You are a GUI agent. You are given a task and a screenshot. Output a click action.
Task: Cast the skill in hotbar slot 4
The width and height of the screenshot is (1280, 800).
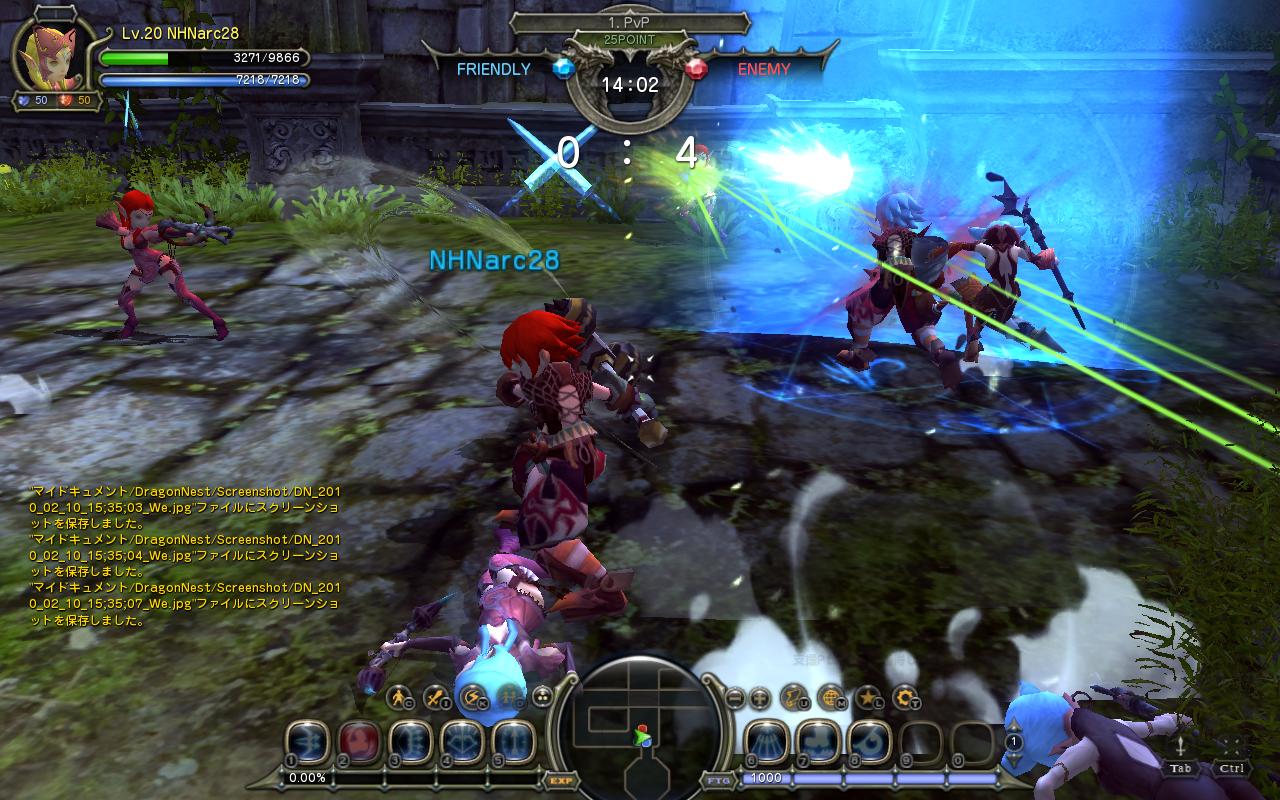[x=461, y=742]
